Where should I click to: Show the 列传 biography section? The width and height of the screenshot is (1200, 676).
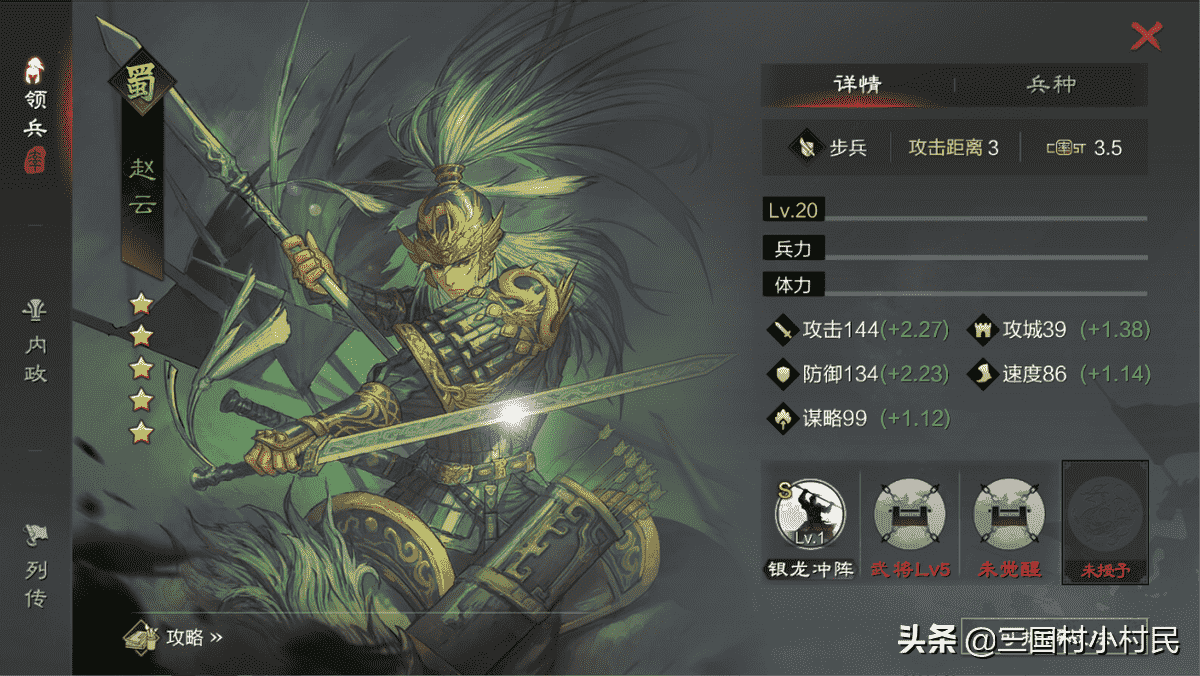pos(36,568)
